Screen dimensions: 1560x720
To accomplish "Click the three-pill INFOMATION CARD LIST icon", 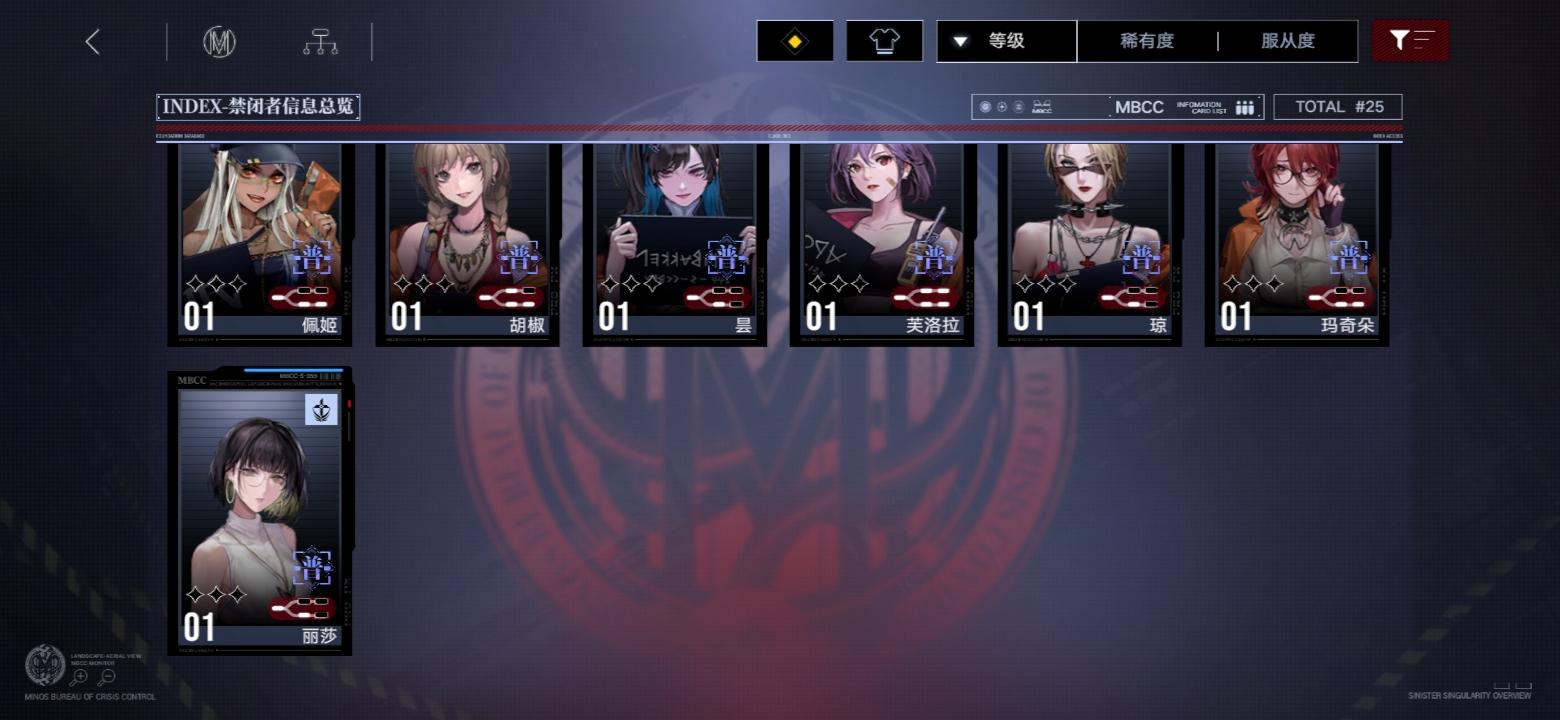I will click(1243, 106).
